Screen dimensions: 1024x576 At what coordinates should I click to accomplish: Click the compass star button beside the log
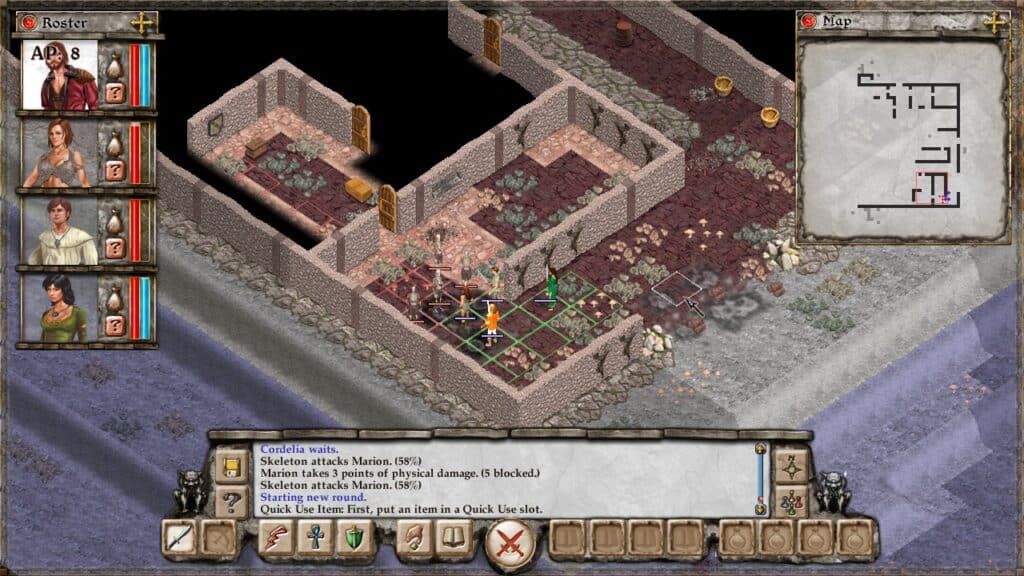[x=791, y=467]
